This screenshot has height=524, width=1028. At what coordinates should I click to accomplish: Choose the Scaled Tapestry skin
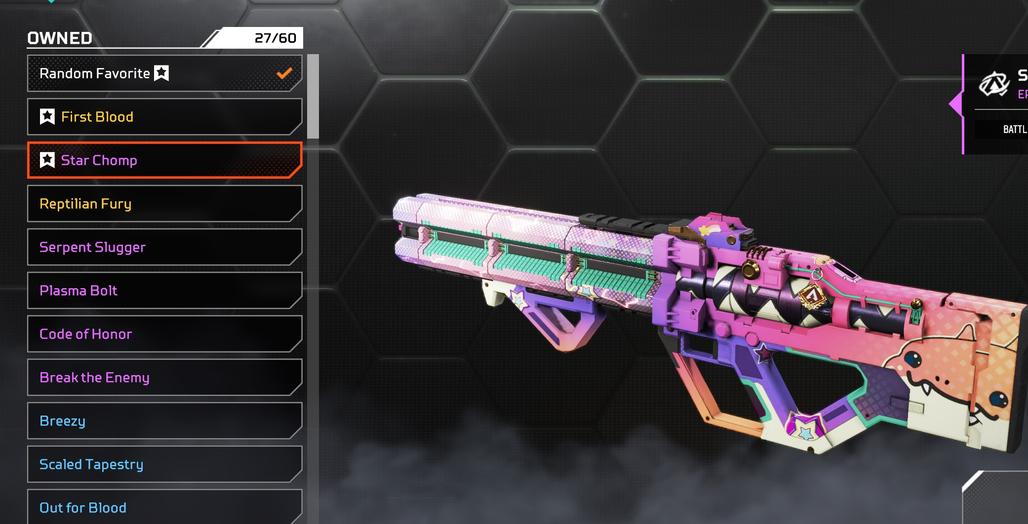pos(164,464)
